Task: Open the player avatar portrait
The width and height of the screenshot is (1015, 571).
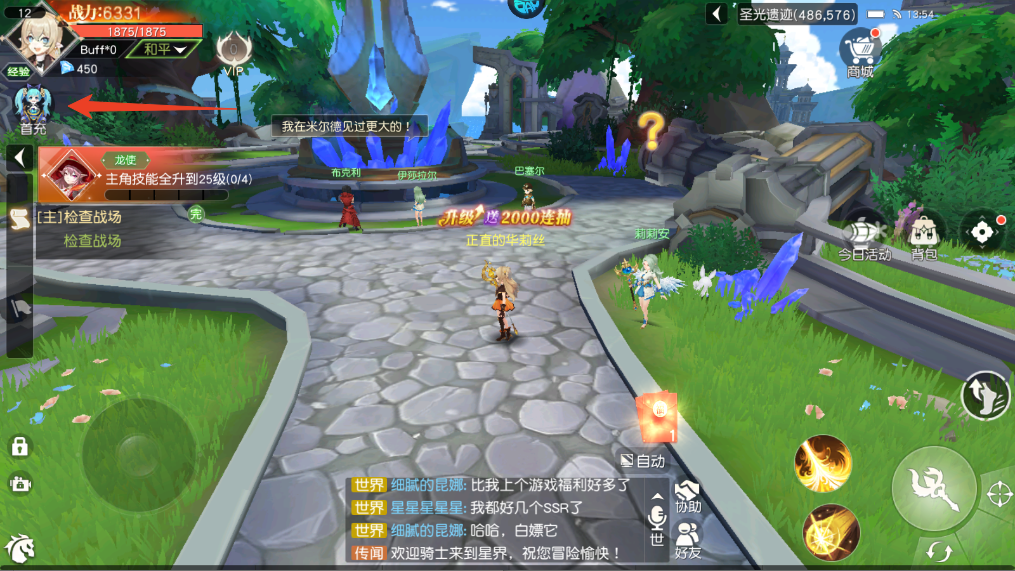Action: (x=38, y=36)
